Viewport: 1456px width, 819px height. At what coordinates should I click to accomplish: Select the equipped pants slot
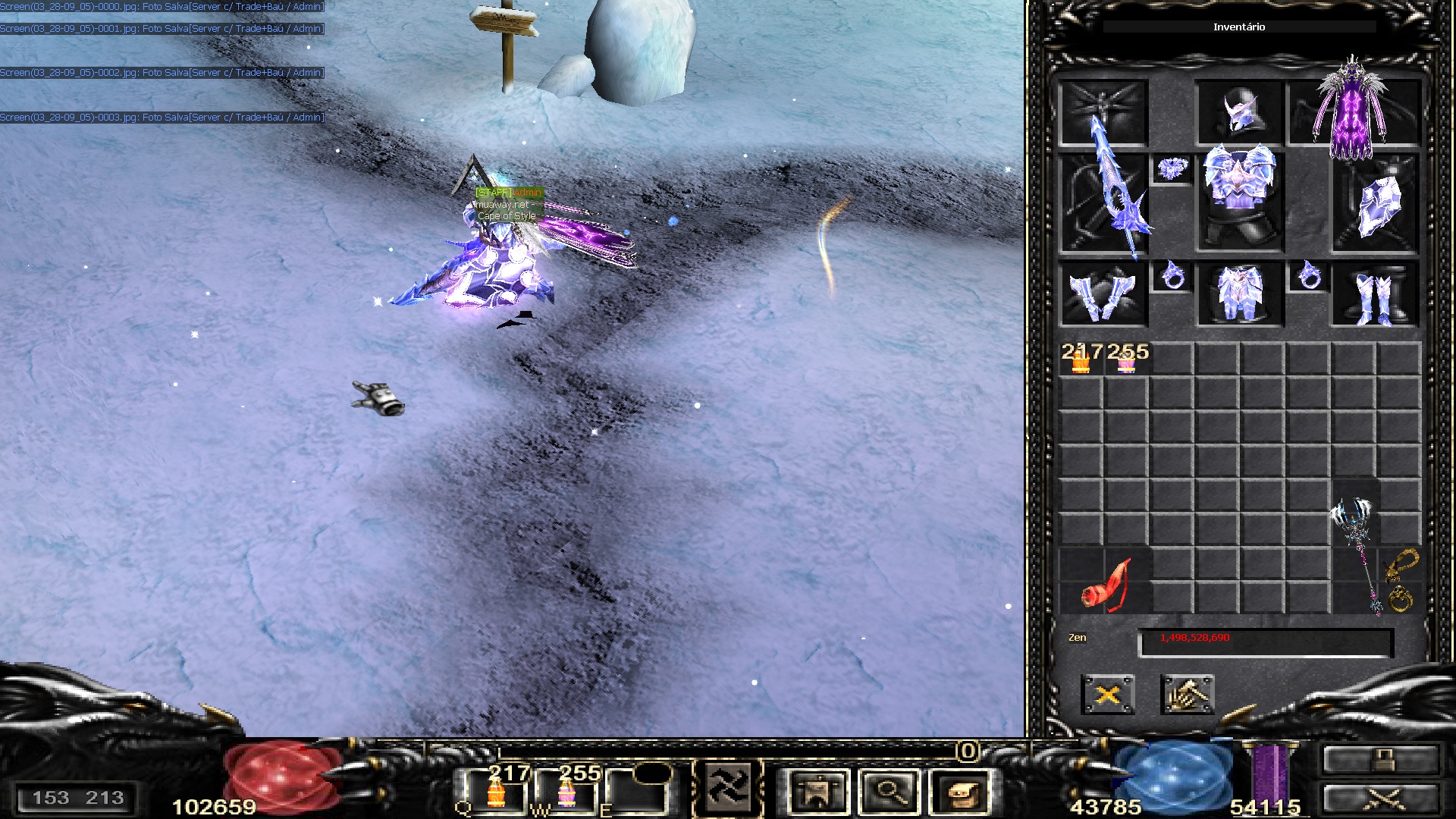(x=1239, y=296)
